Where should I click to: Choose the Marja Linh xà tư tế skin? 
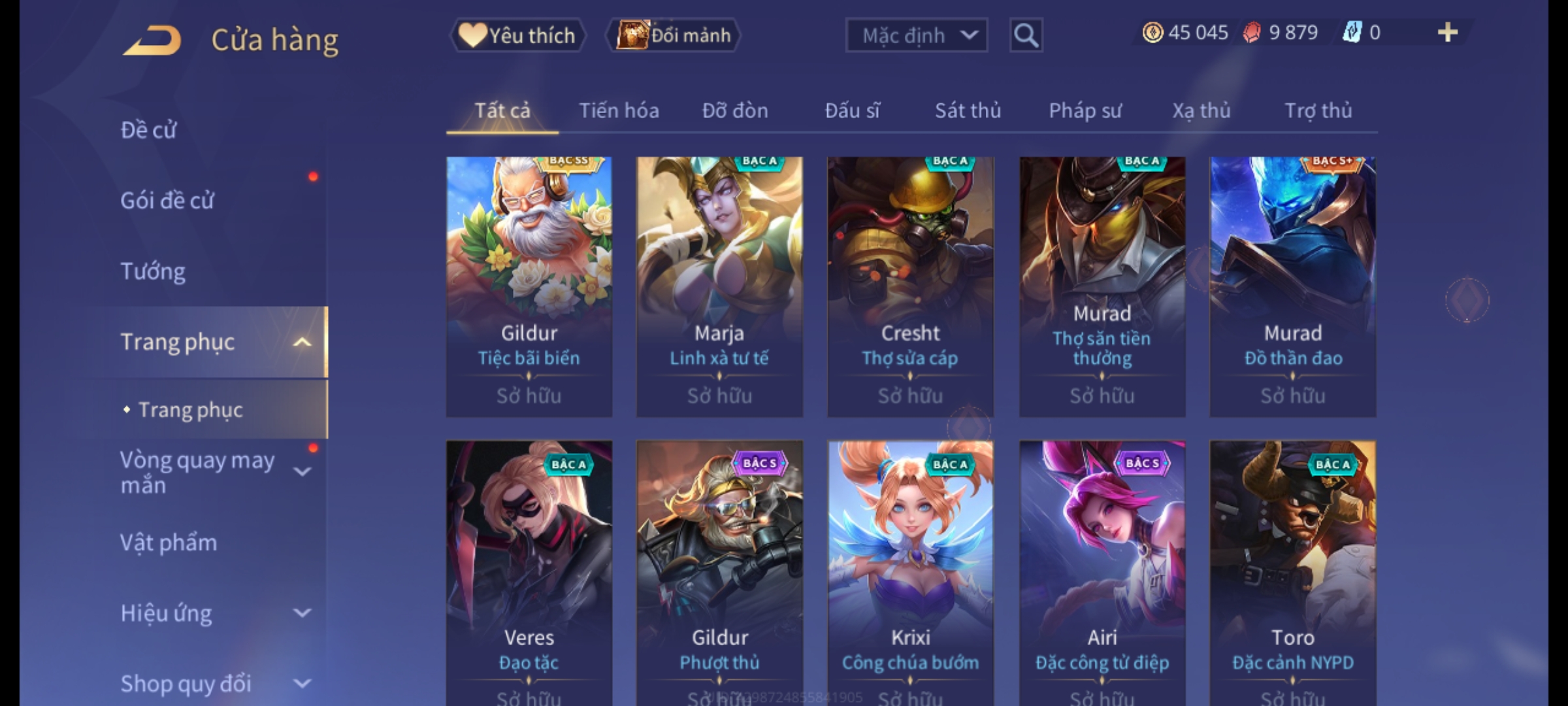[719, 286]
